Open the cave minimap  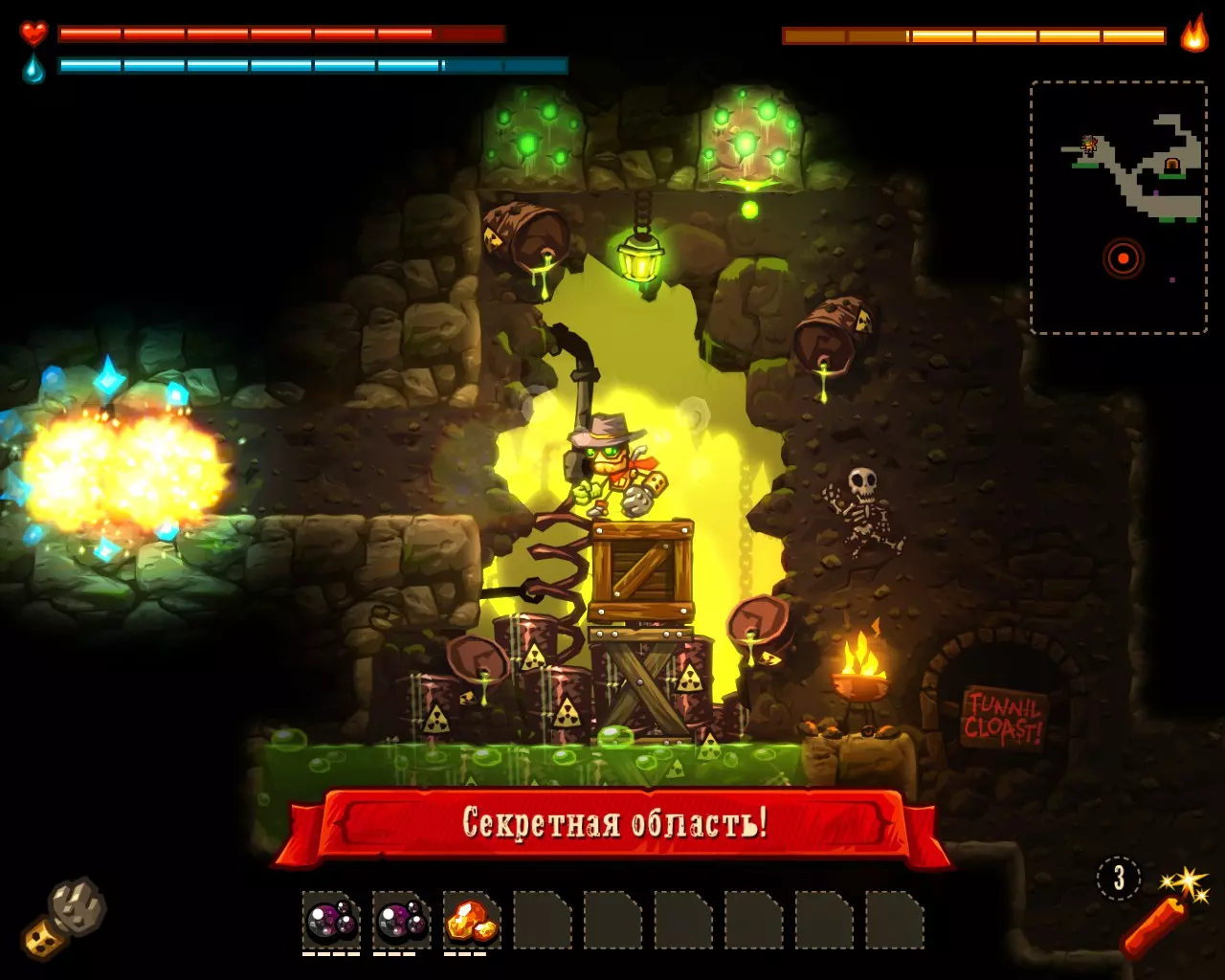[1118, 207]
